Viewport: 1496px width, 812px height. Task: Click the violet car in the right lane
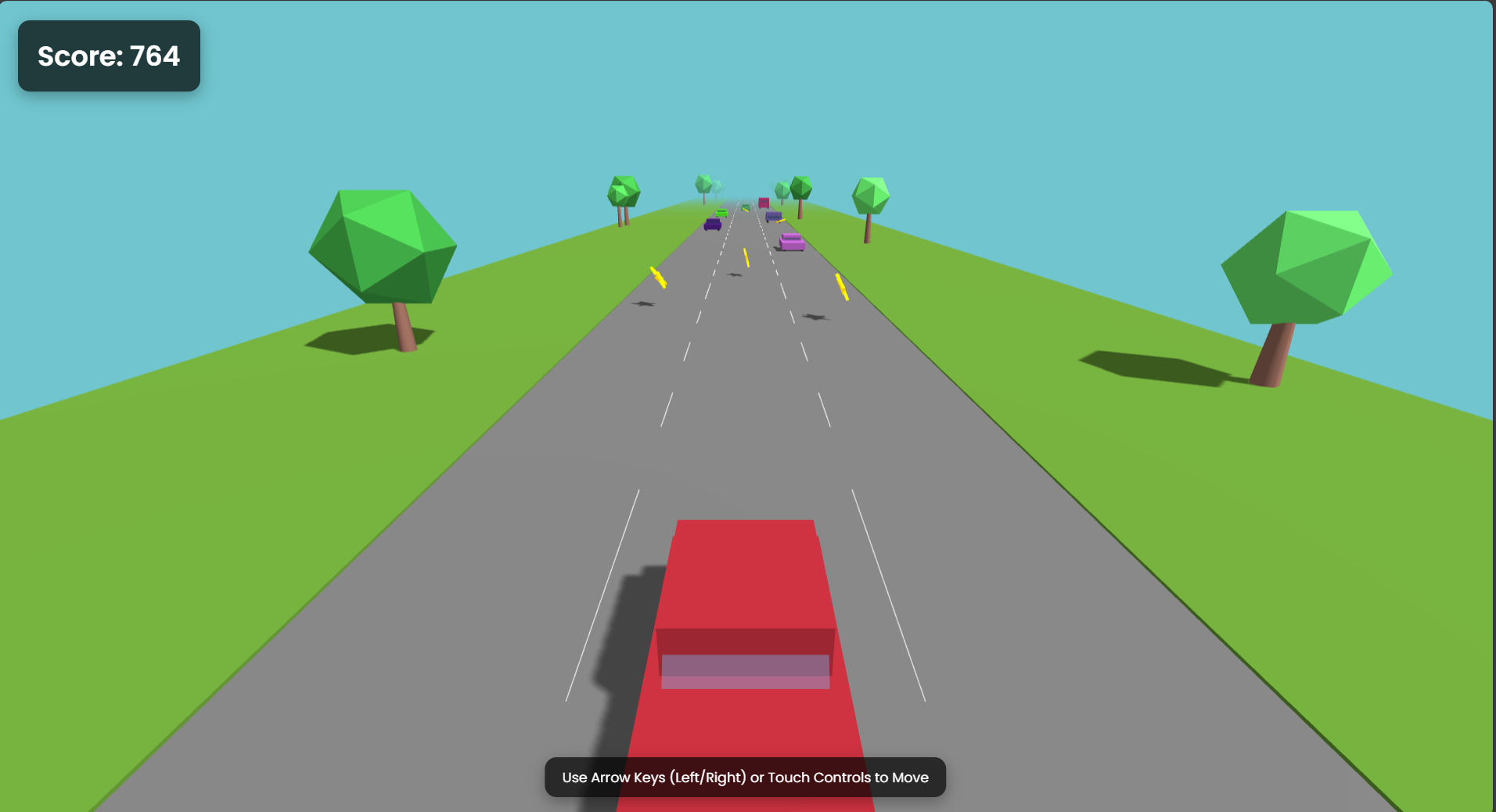click(x=774, y=215)
